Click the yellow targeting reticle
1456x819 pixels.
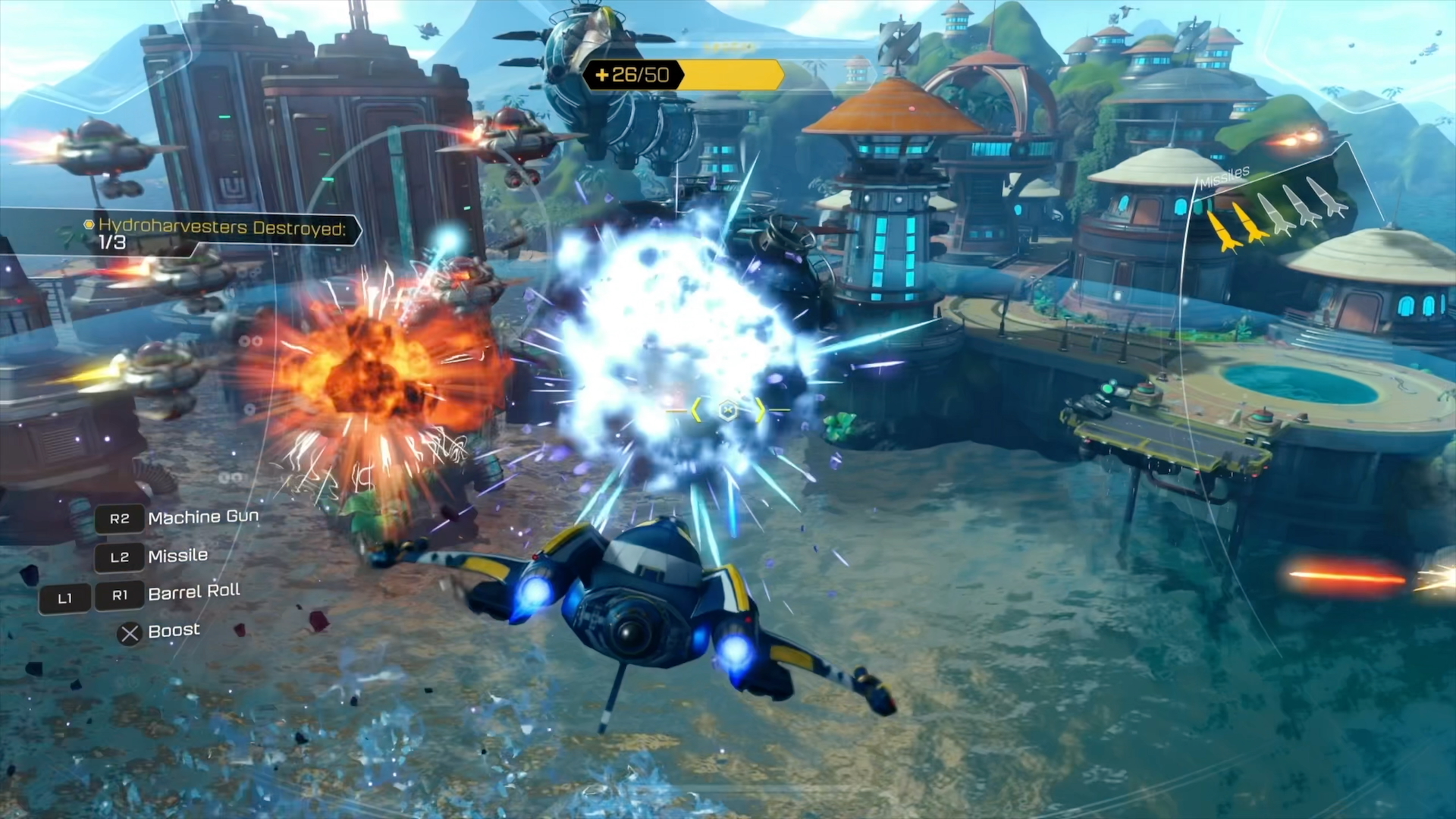pos(727,410)
